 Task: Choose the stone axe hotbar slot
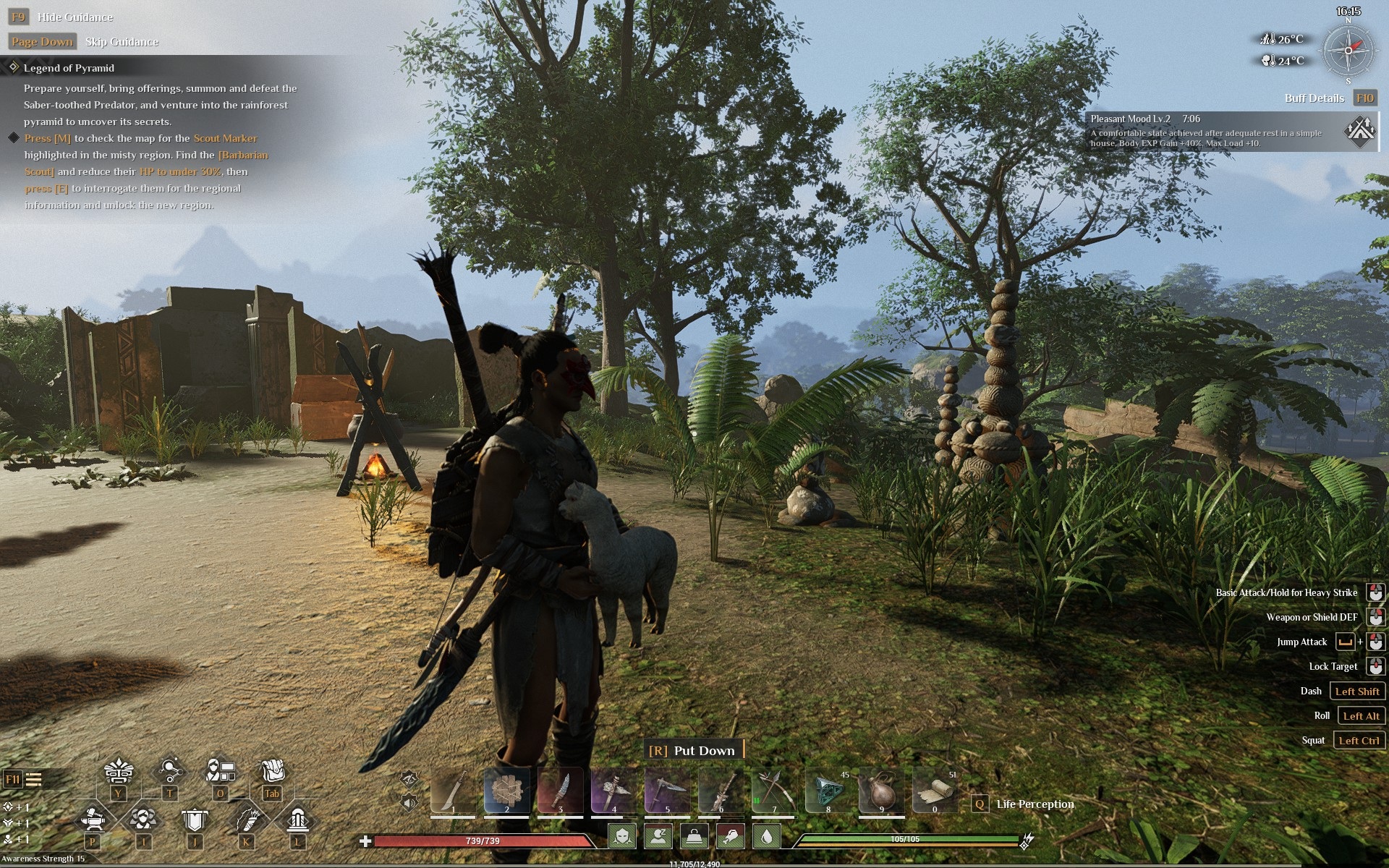[613, 791]
